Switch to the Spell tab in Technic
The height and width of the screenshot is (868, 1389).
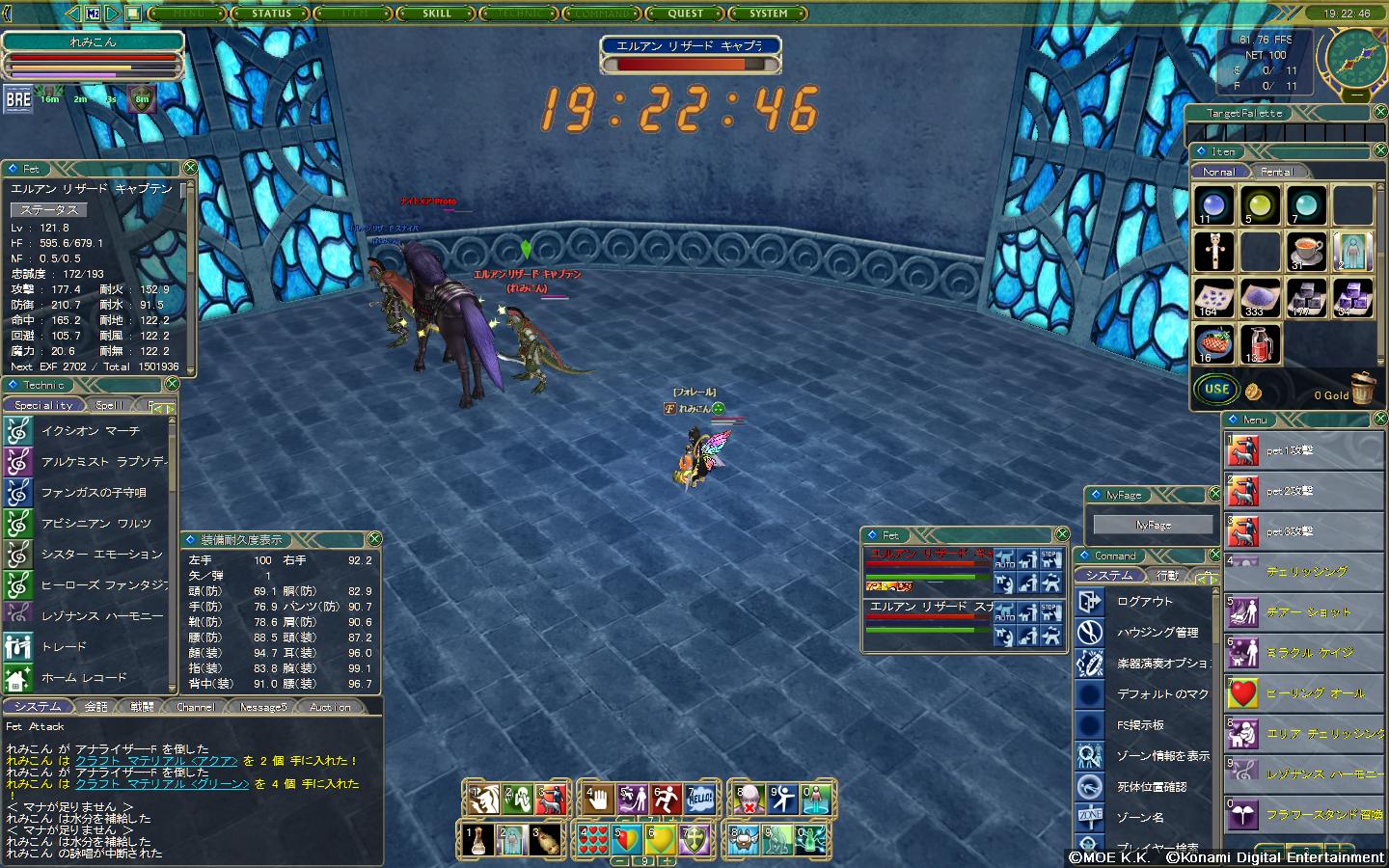coord(110,405)
